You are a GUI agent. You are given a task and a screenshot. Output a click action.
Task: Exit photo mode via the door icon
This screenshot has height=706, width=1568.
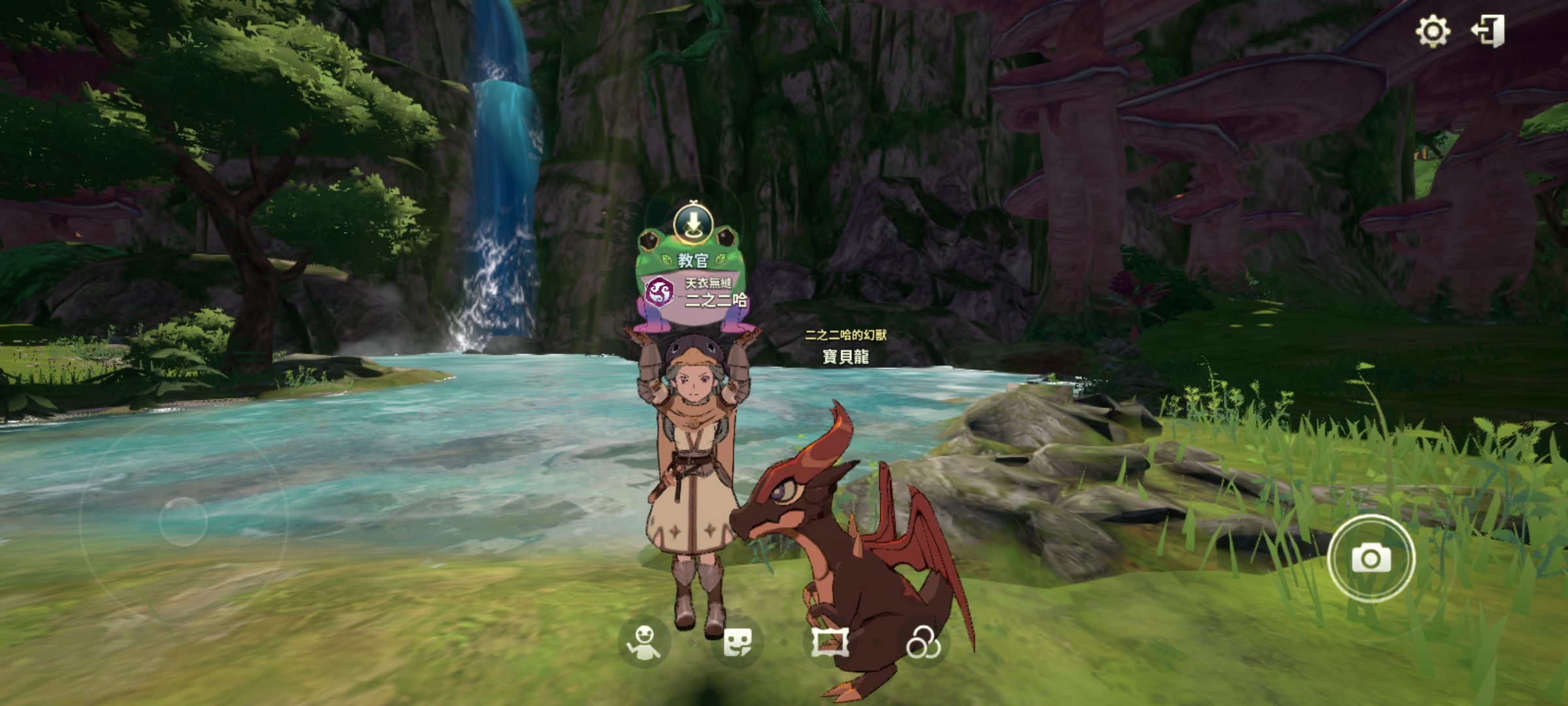point(1489,31)
